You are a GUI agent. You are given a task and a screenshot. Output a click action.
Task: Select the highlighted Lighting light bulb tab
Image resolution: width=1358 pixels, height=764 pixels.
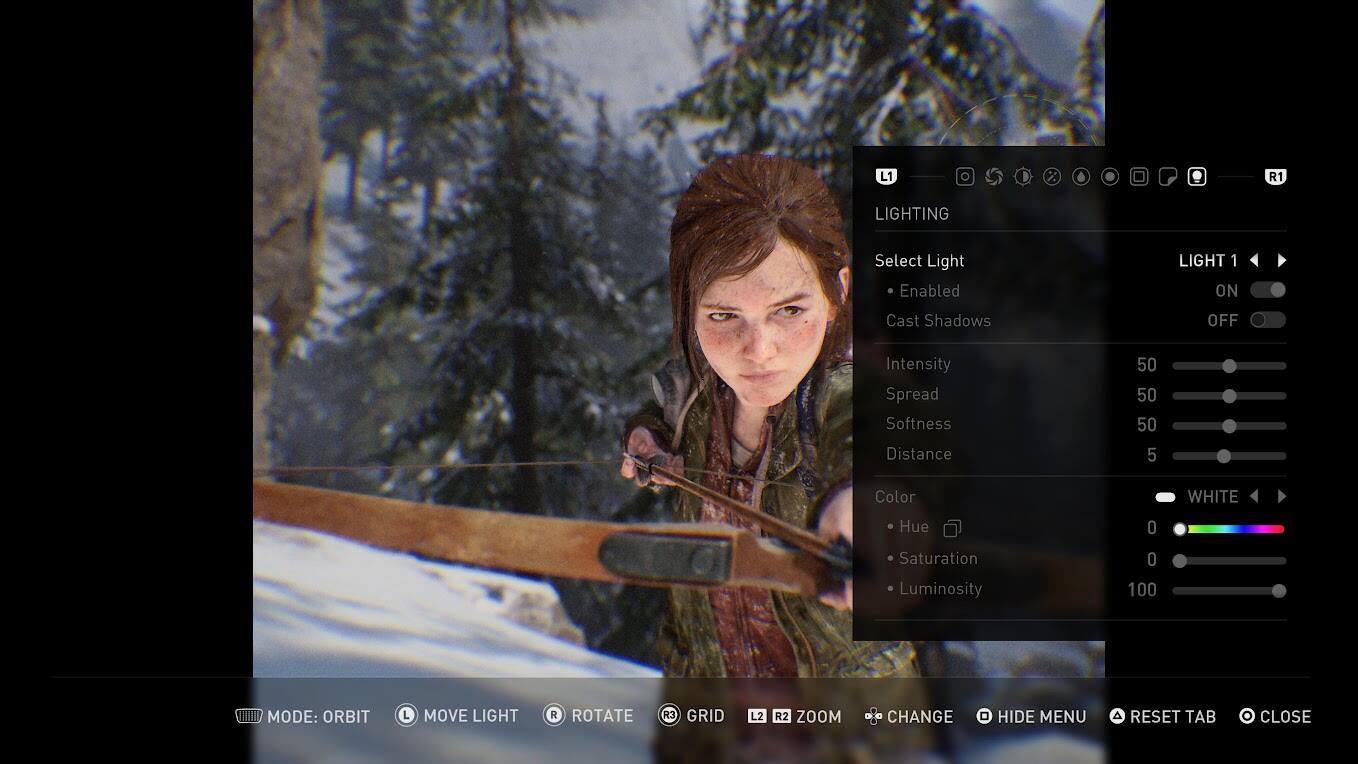pos(1197,176)
